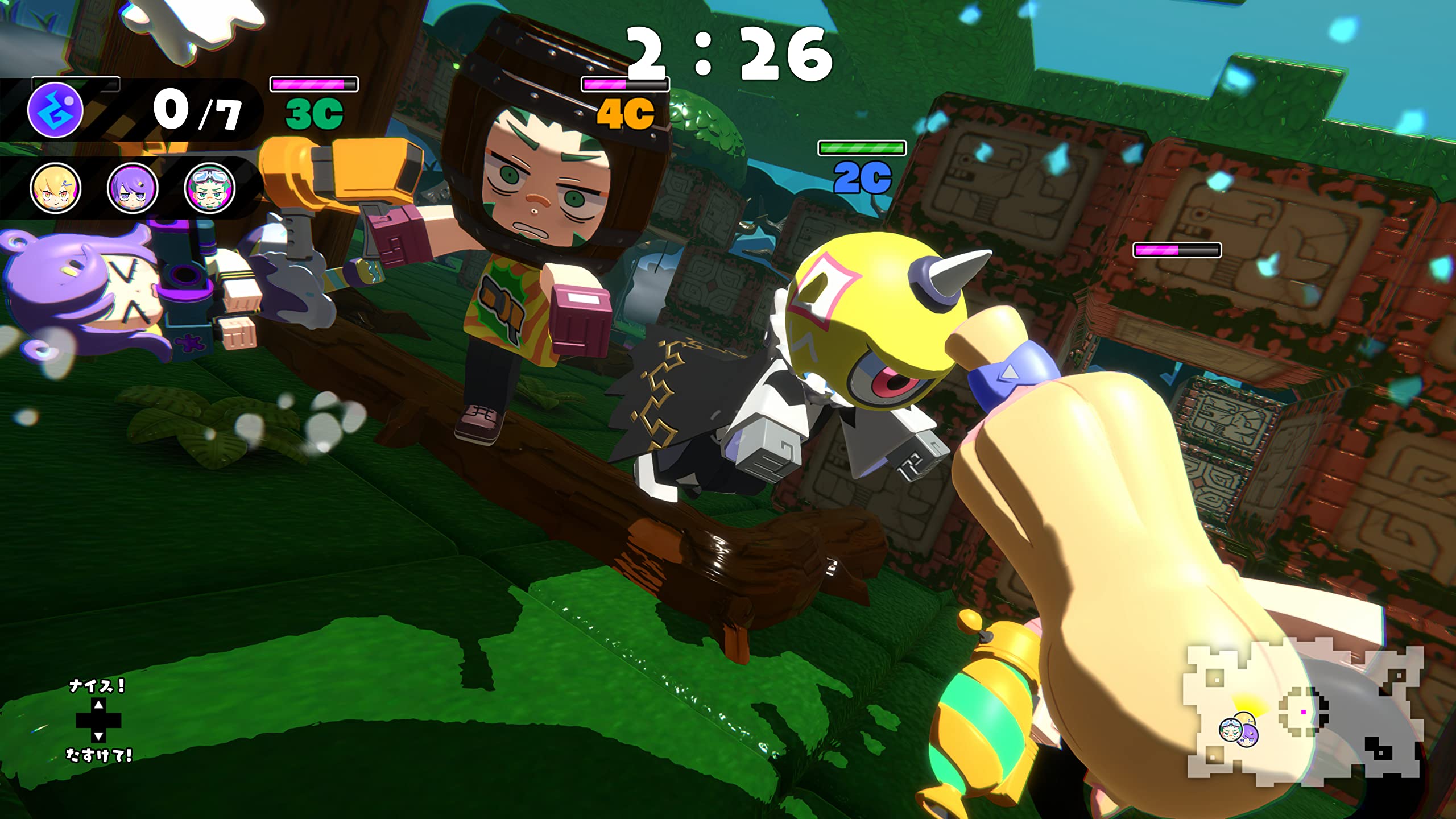Screen dimensions: 1456x819
Task: Select the purple-haired teammate portrait
Action: (133, 188)
